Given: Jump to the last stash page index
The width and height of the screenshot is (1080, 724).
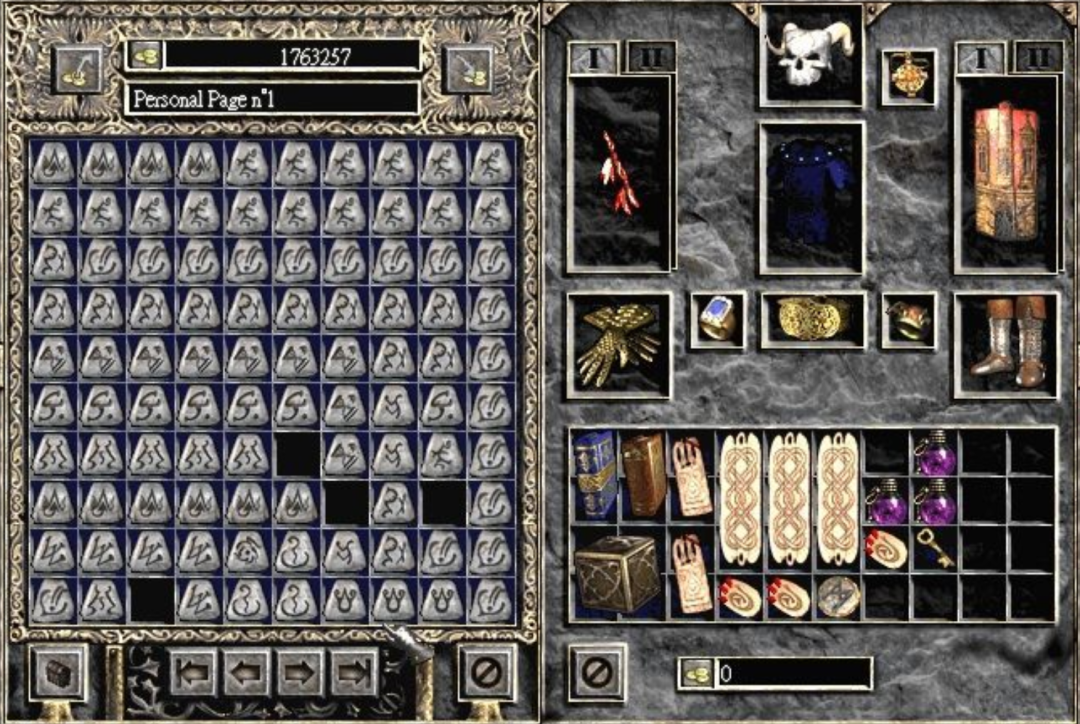Looking at the screenshot, I should 354,672.
